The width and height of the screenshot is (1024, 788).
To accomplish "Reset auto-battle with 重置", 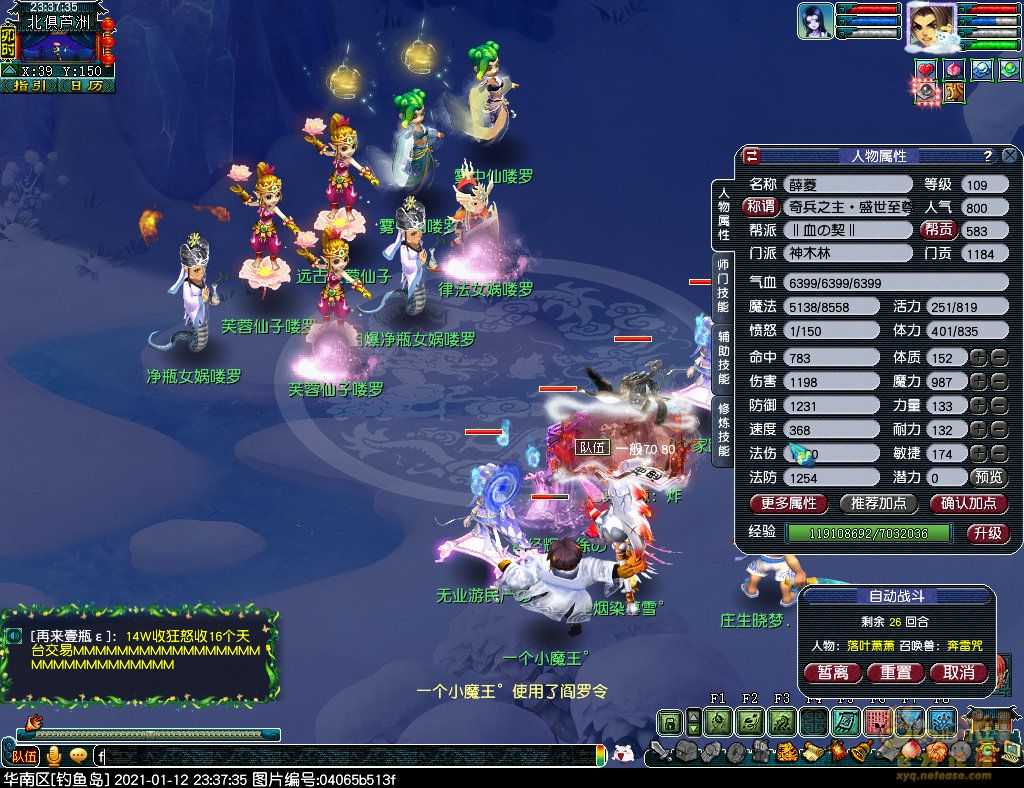I will coord(895,673).
